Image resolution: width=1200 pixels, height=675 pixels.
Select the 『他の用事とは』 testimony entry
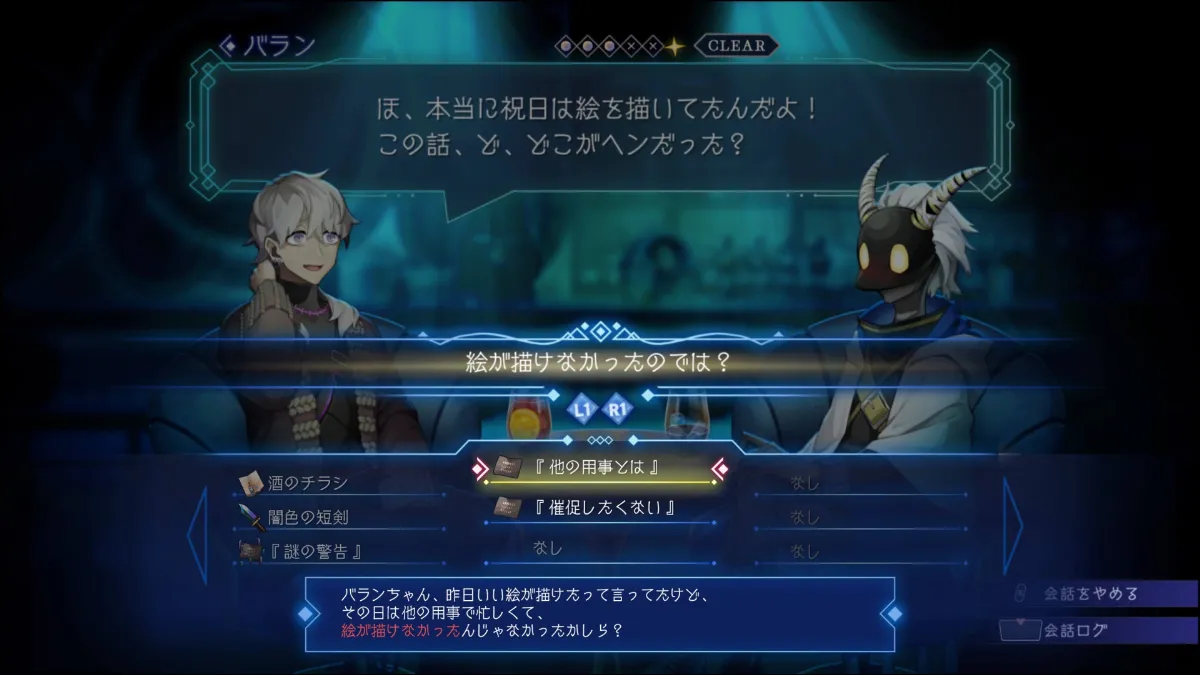click(602, 467)
